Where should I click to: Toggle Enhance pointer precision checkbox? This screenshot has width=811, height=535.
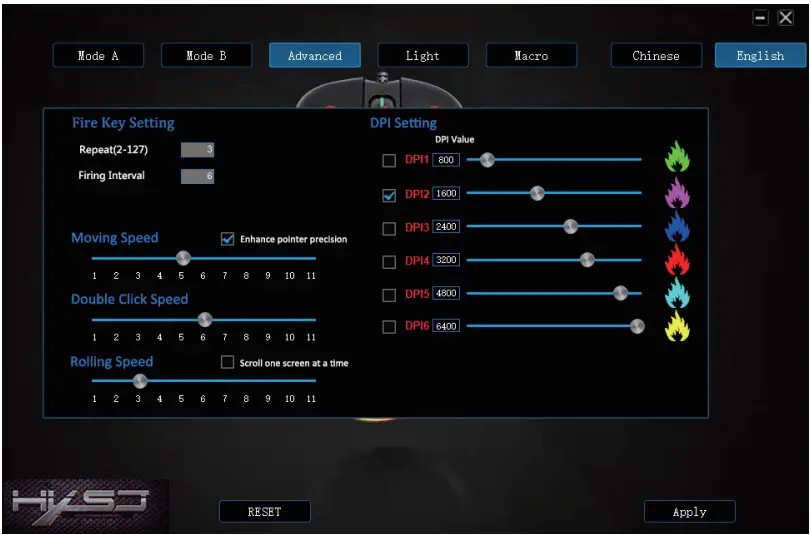(x=228, y=239)
